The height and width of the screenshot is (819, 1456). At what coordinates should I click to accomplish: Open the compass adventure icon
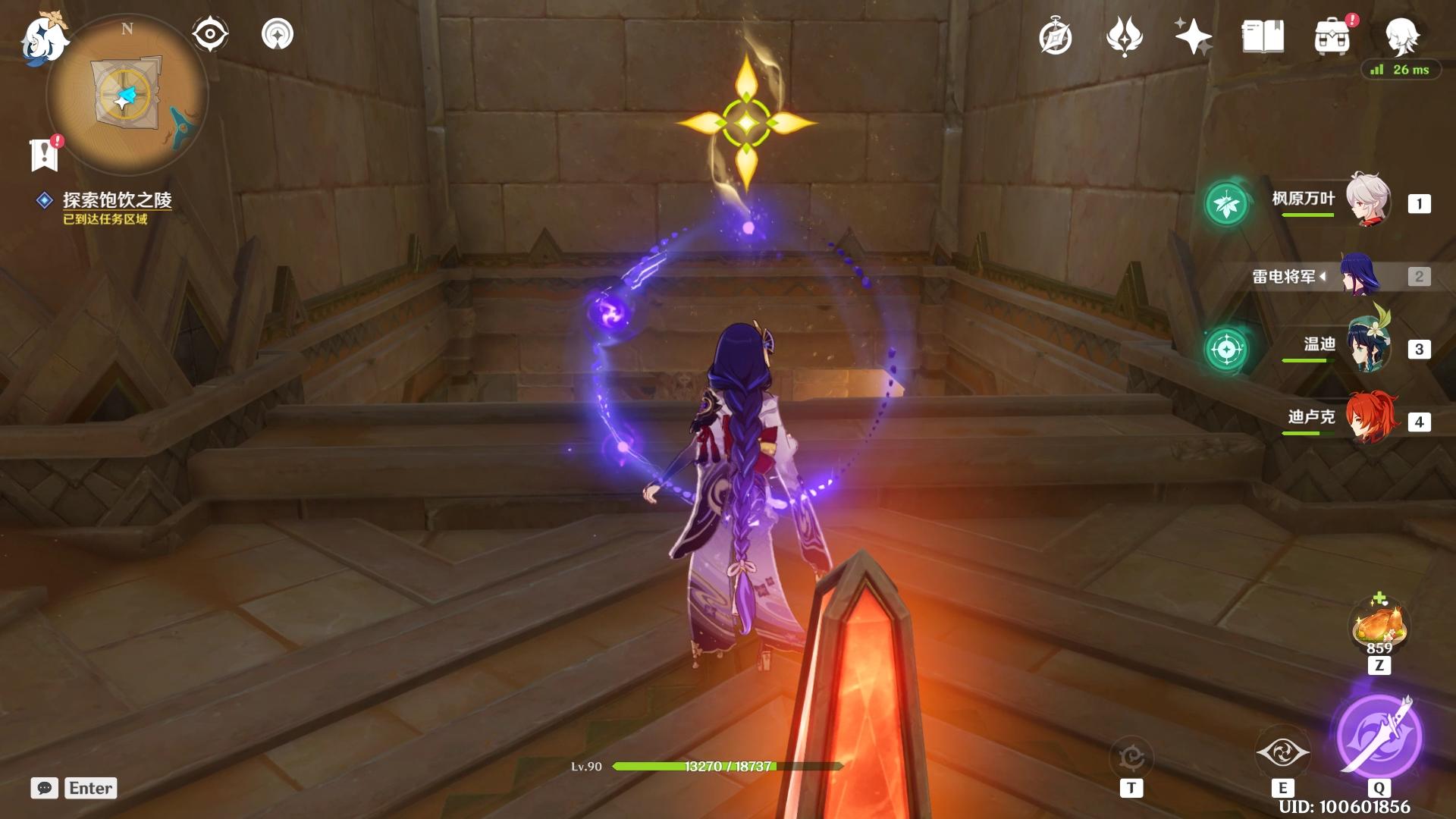point(1055,37)
